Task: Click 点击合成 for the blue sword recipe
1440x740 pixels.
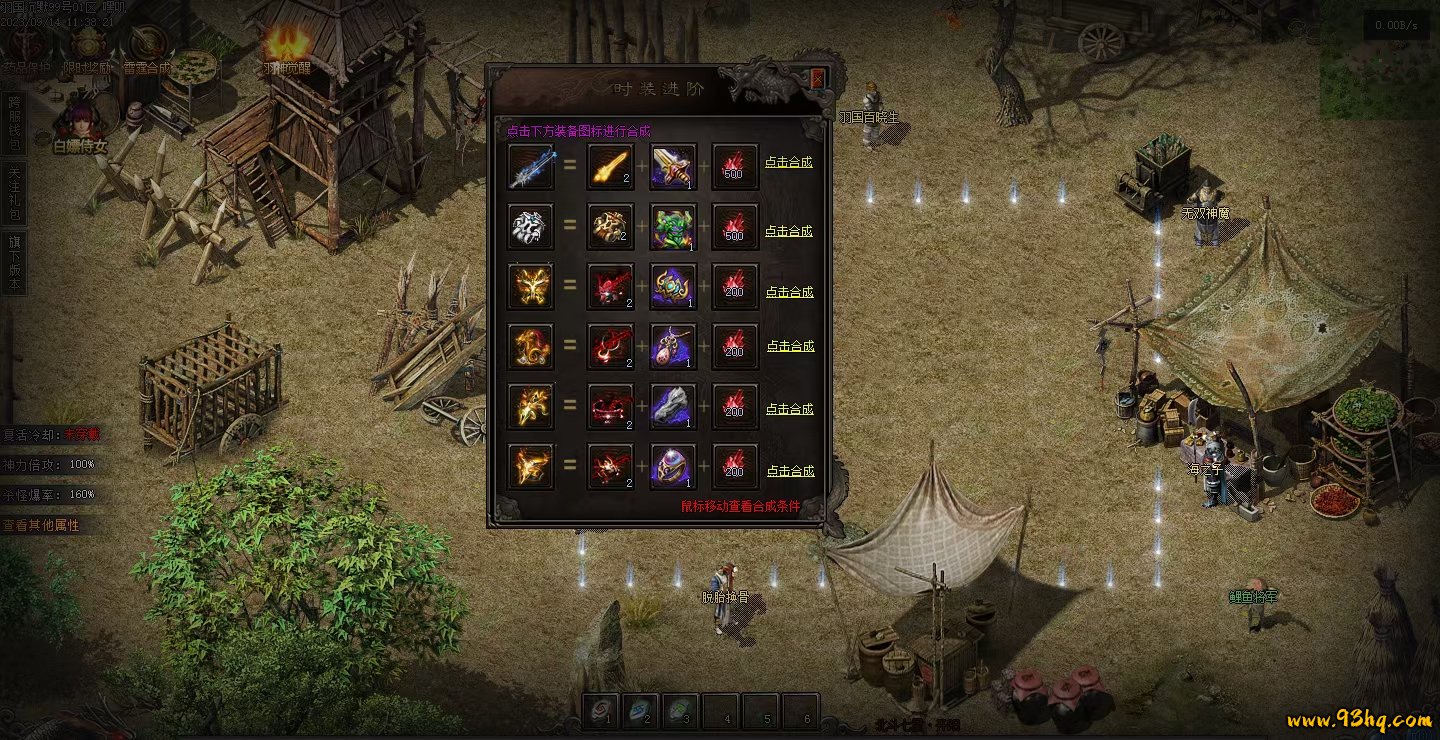Action: tap(789, 162)
